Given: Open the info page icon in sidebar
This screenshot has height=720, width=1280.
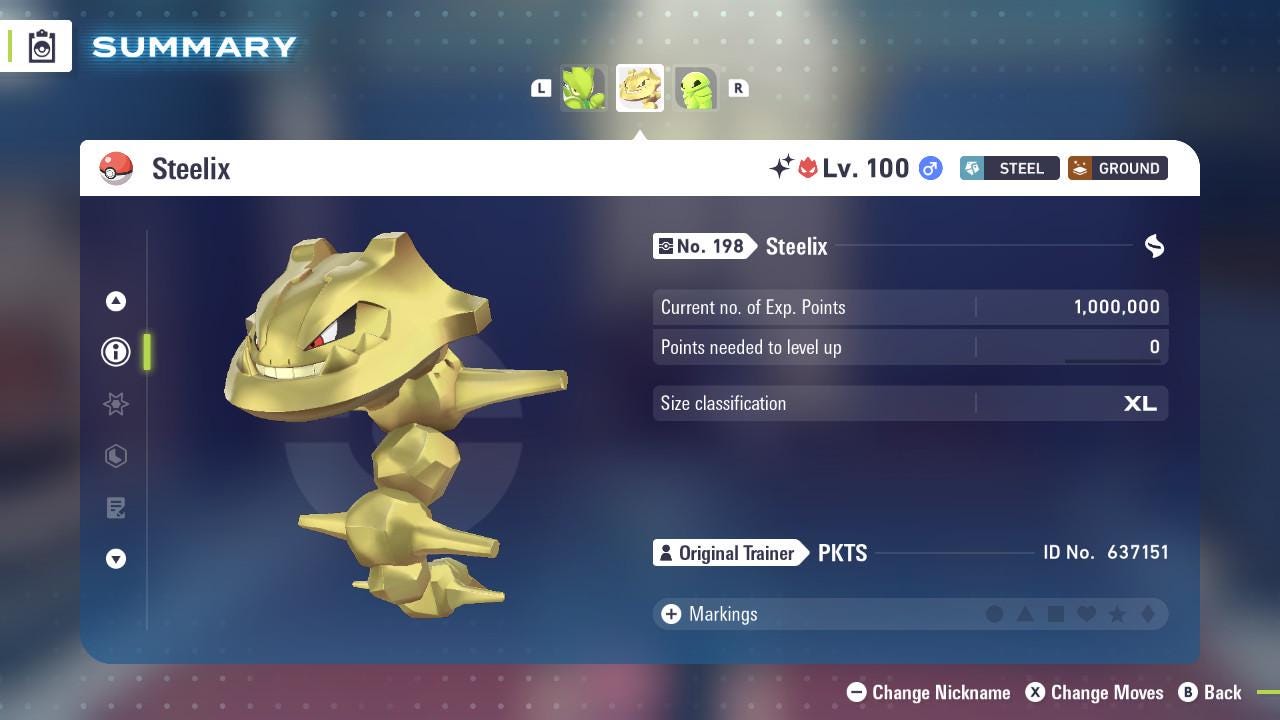Looking at the screenshot, I should point(116,351).
